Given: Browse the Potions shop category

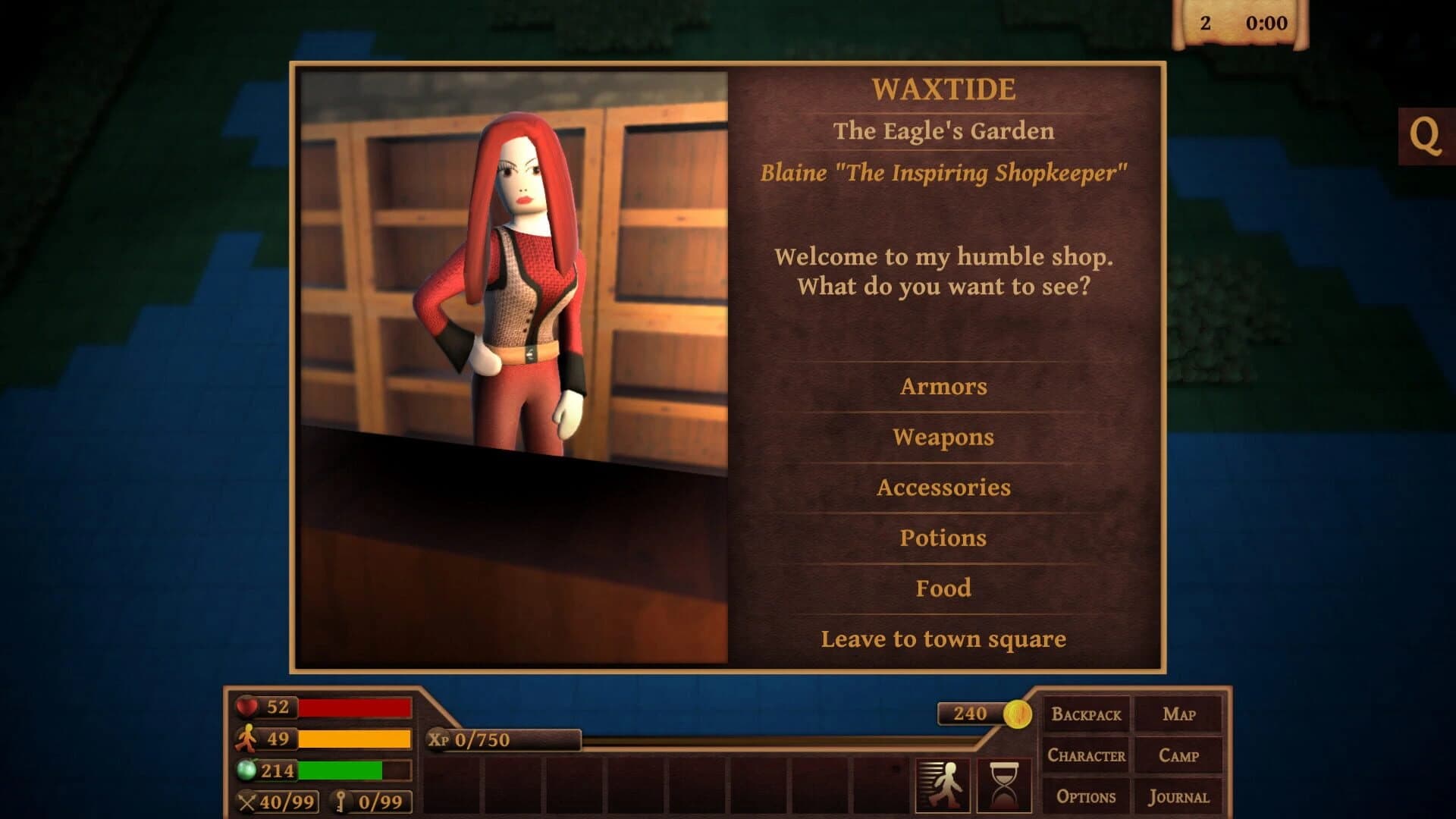Looking at the screenshot, I should (x=944, y=538).
